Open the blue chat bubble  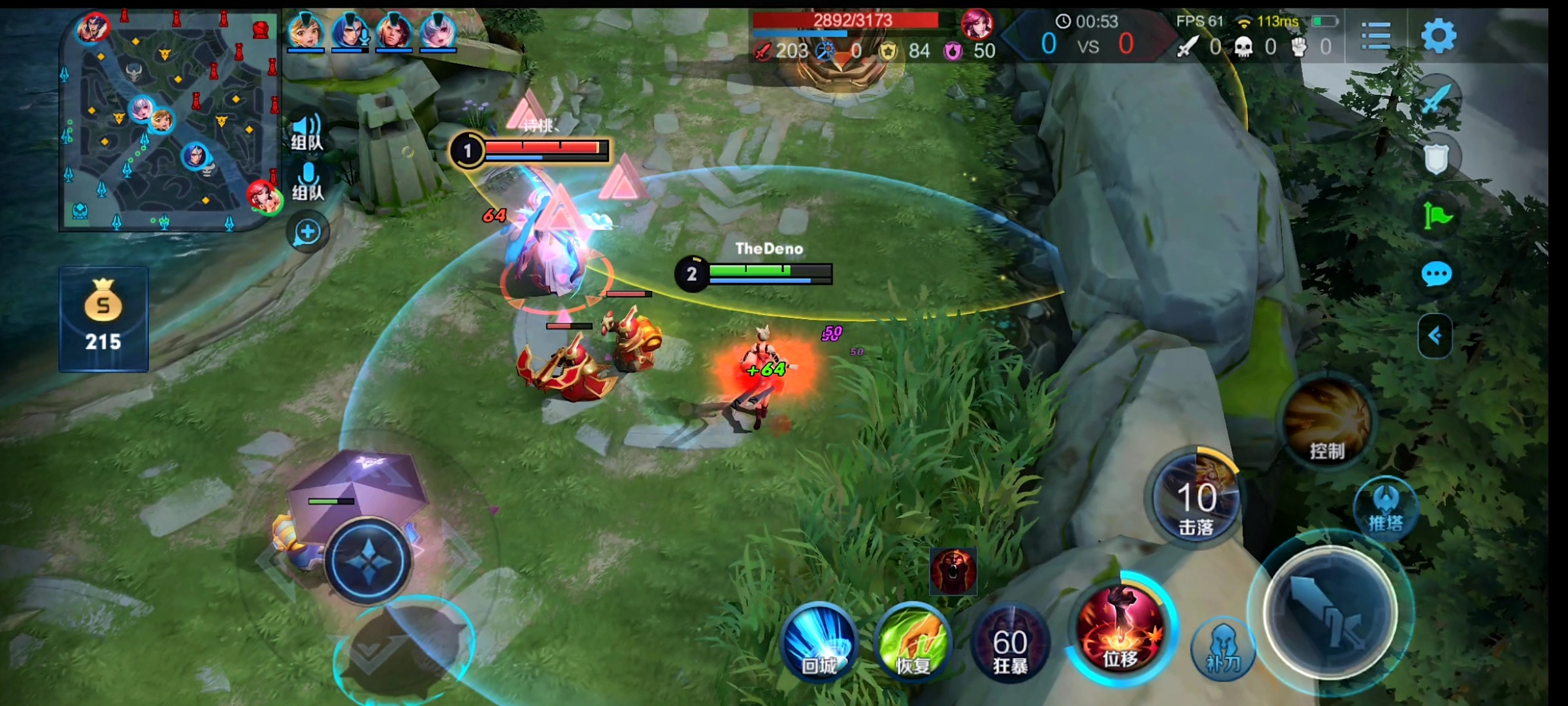coord(1436,275)
